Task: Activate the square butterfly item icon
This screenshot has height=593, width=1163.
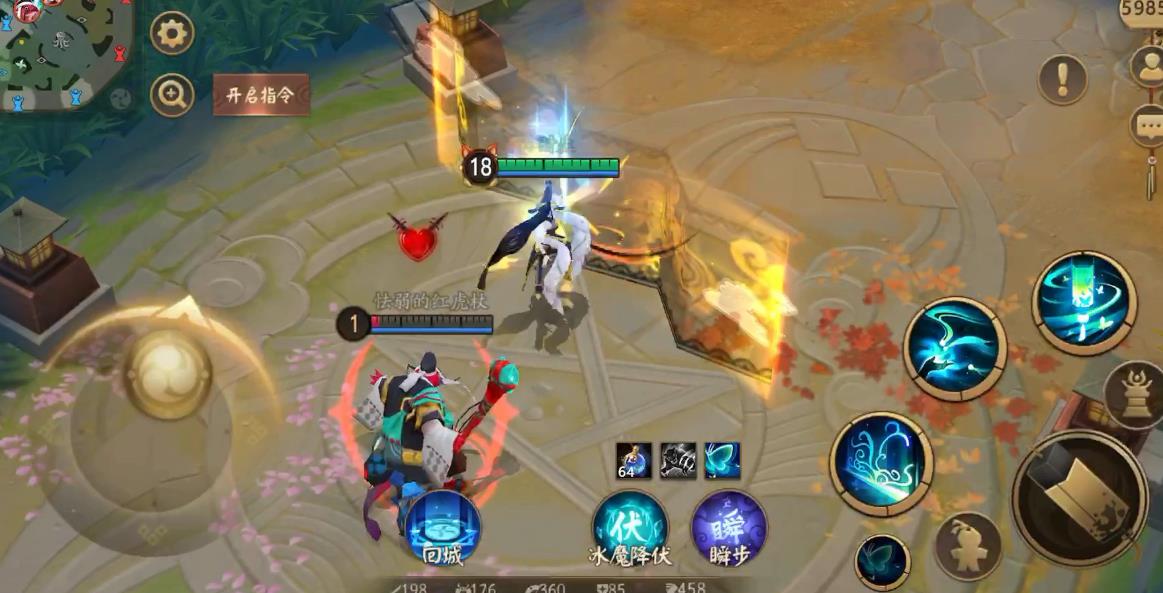Action: point(722,460)
